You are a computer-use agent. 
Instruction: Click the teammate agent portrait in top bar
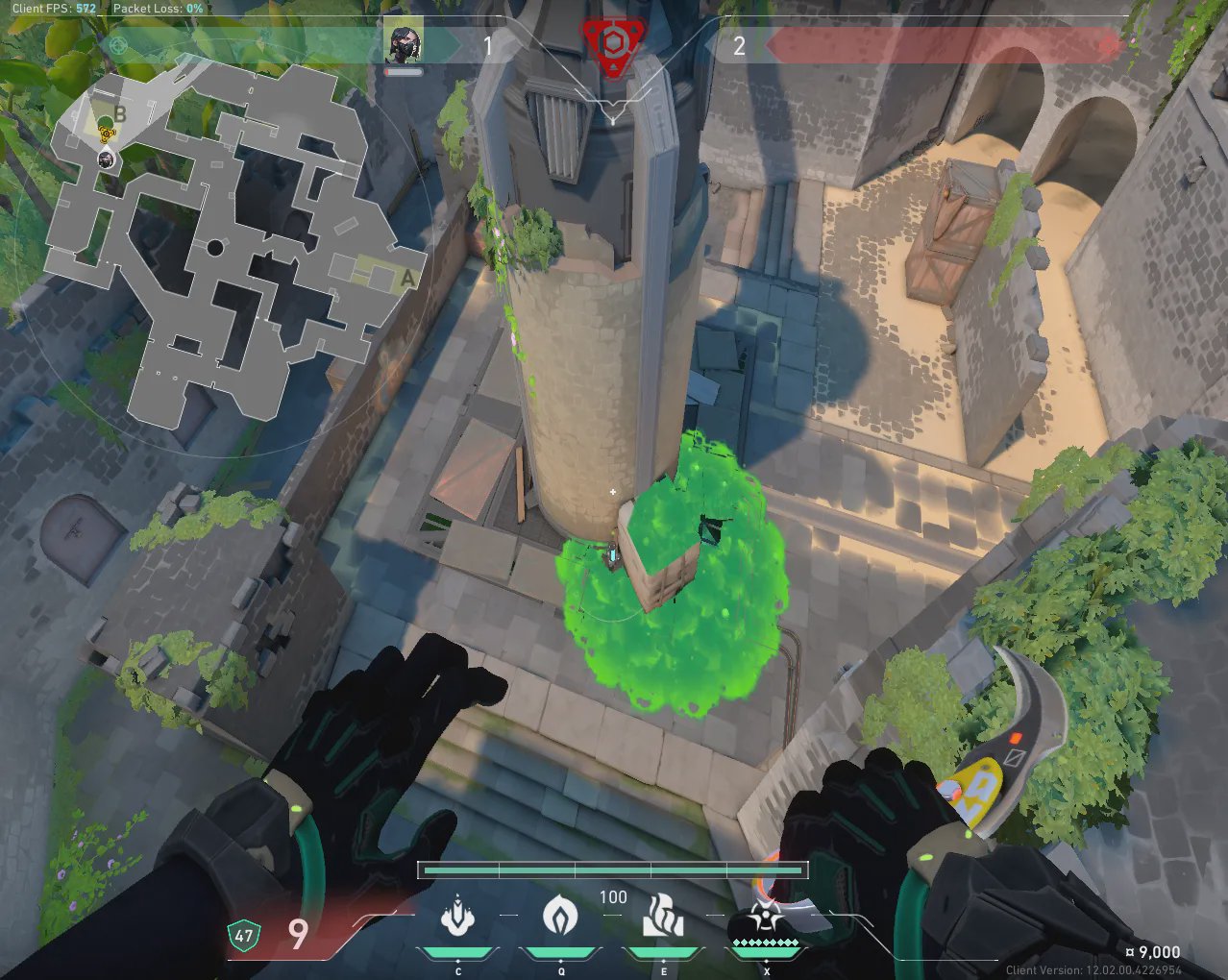(x=404, y=41)
